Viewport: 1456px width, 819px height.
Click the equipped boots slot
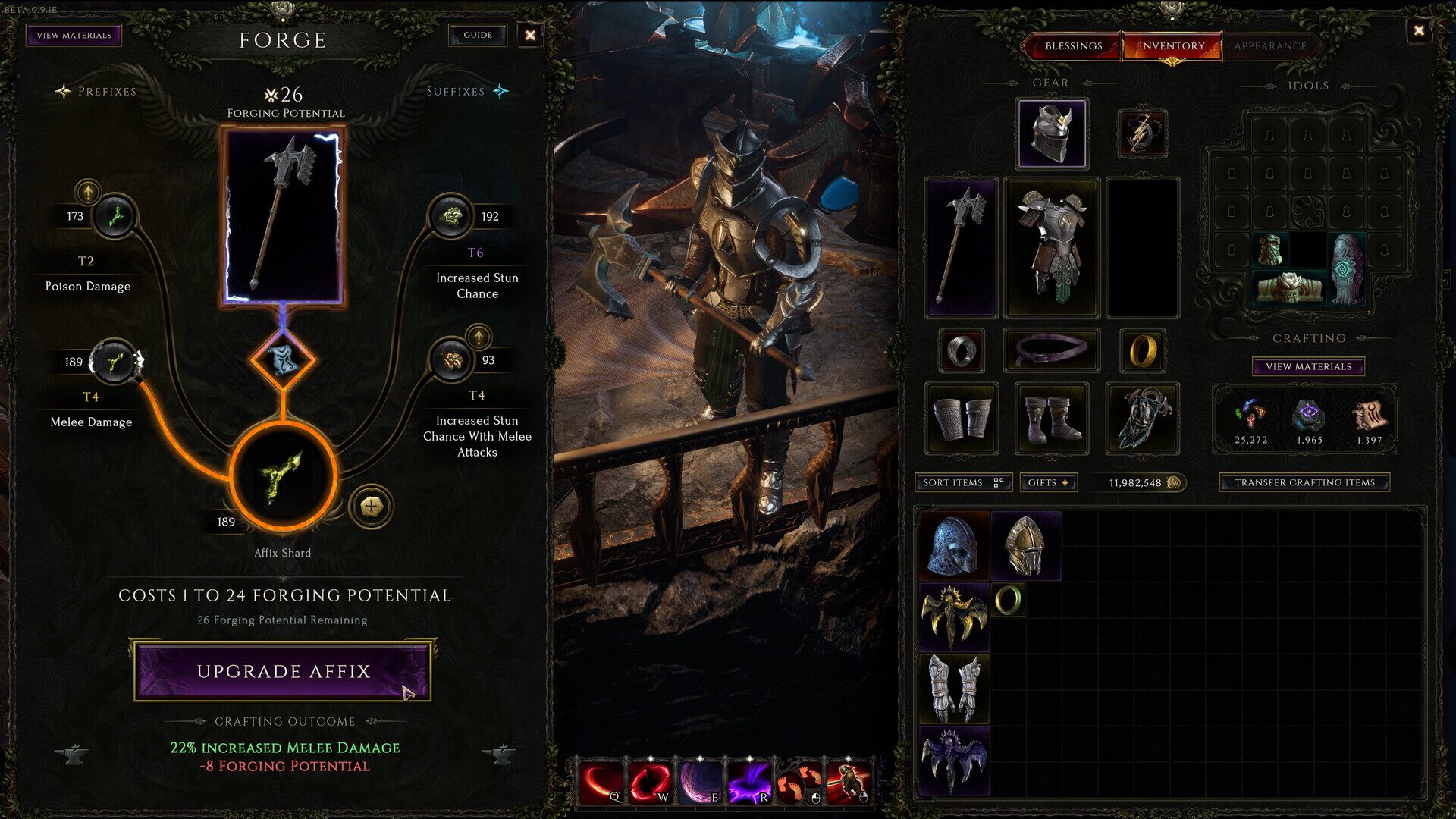(x=1051, y=419)
